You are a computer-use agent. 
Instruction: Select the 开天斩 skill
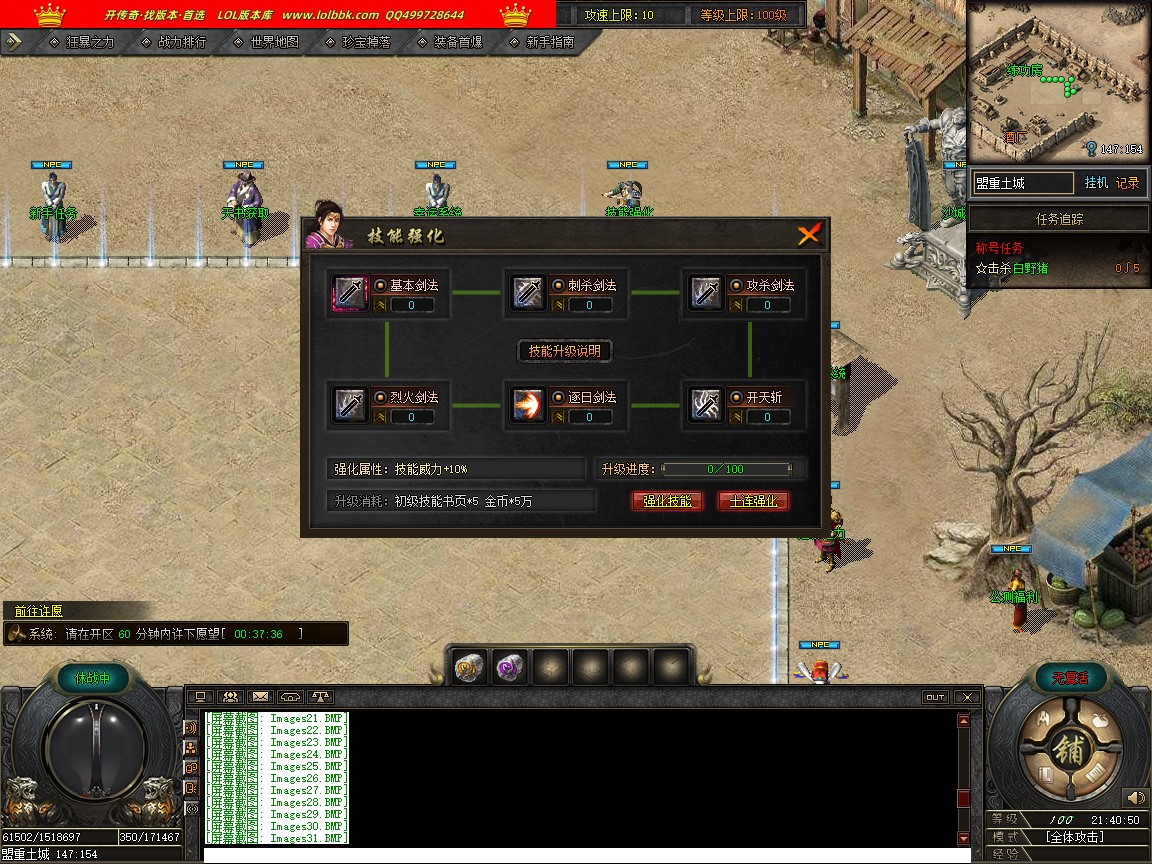pyautogui.click(x=706, y=405)
